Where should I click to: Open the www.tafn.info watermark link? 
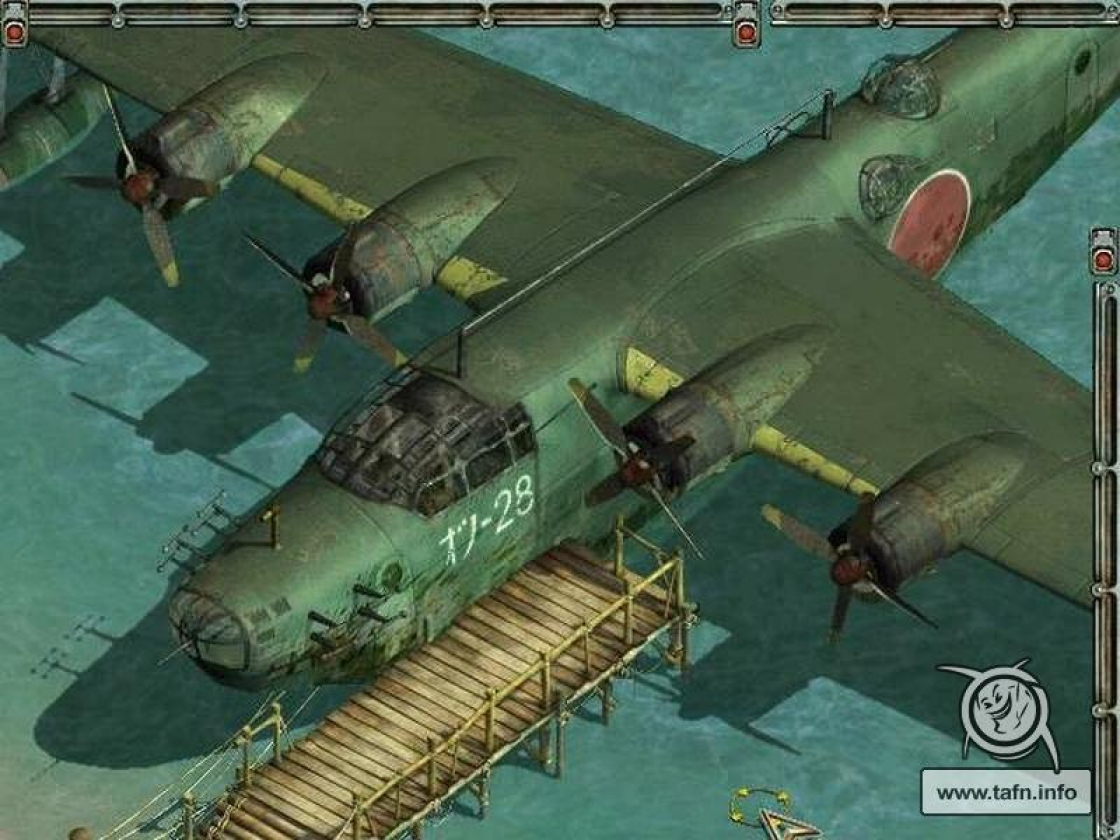[1007, 793]
